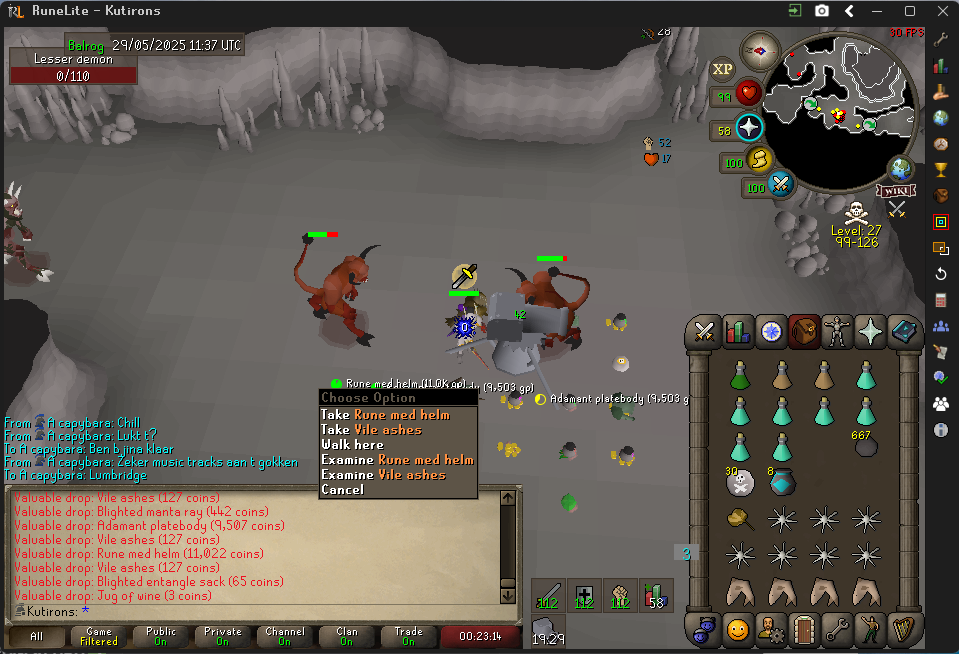Select the green potion in inventory

740,376
